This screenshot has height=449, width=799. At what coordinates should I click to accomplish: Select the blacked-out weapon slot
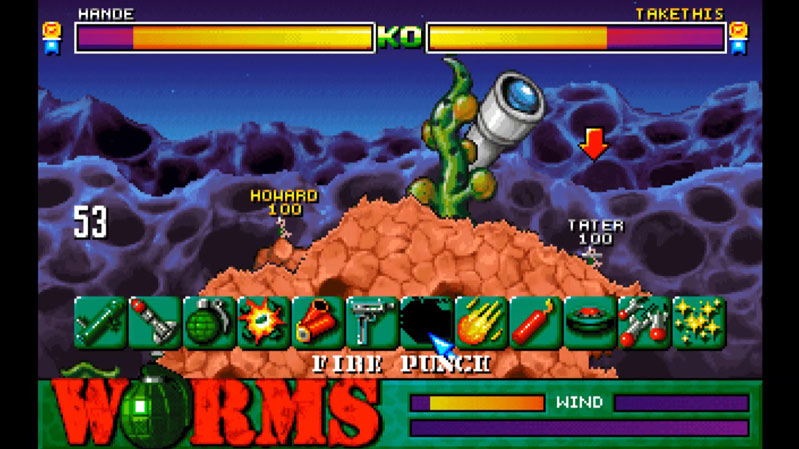tap(426, 322)
